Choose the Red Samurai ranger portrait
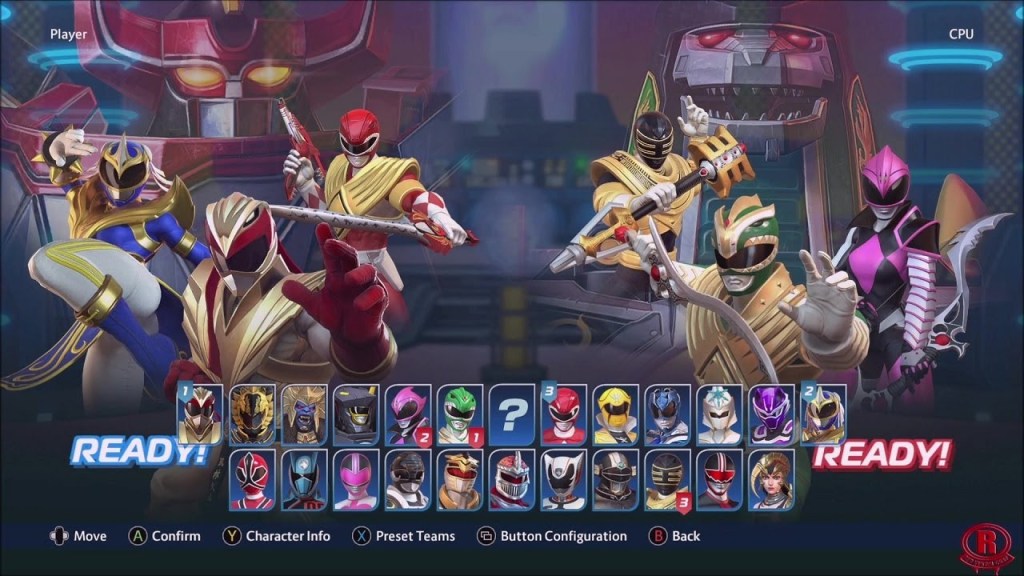The height and width of the screenshot is (576, 1024). [x=252, y=479]
